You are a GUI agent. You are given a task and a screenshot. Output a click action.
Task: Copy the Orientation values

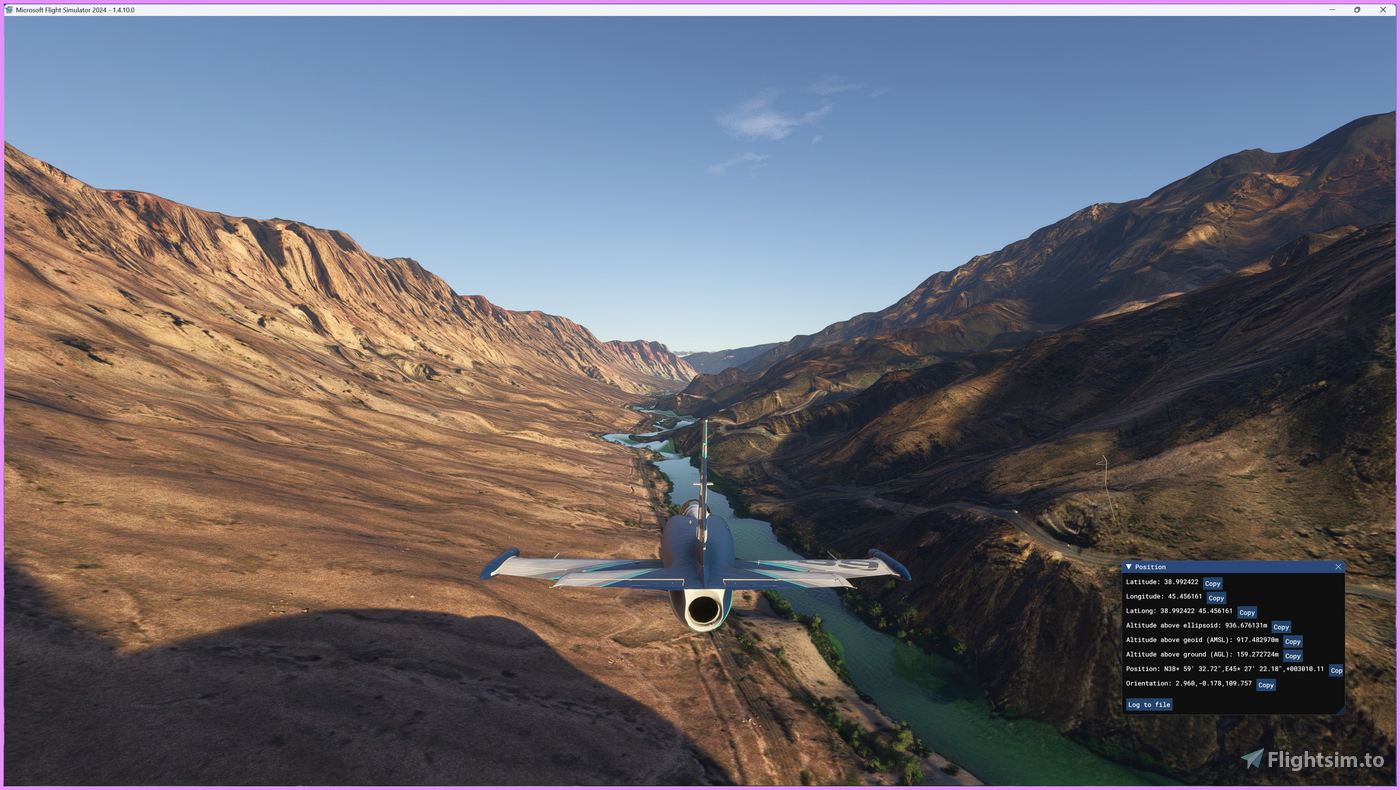coord(1266,685)
